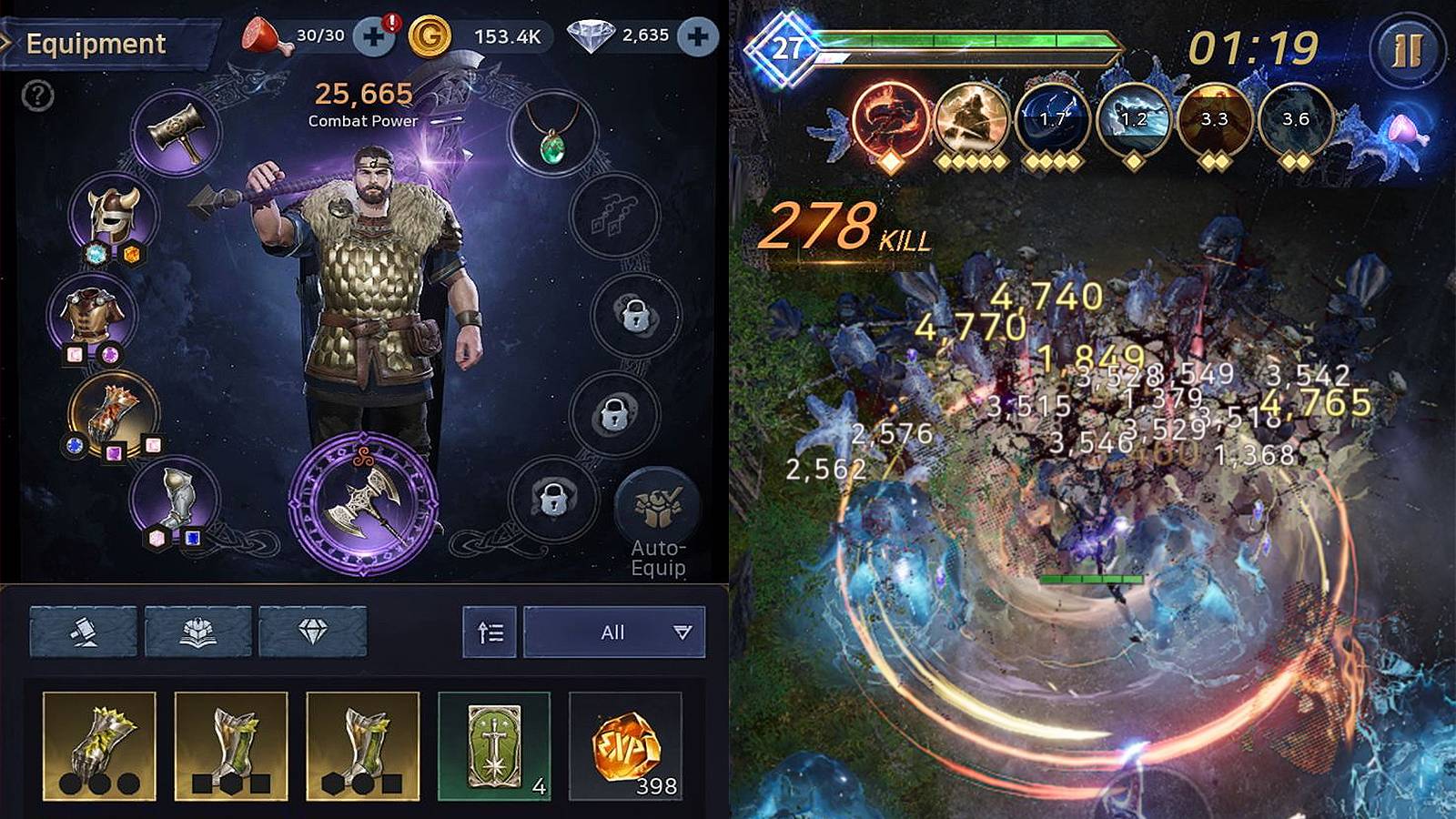Click the ham pickup icon on the battlefield
Image resolution: width=1456 pixels, height=819 pixels.
tap(1406, 132)
